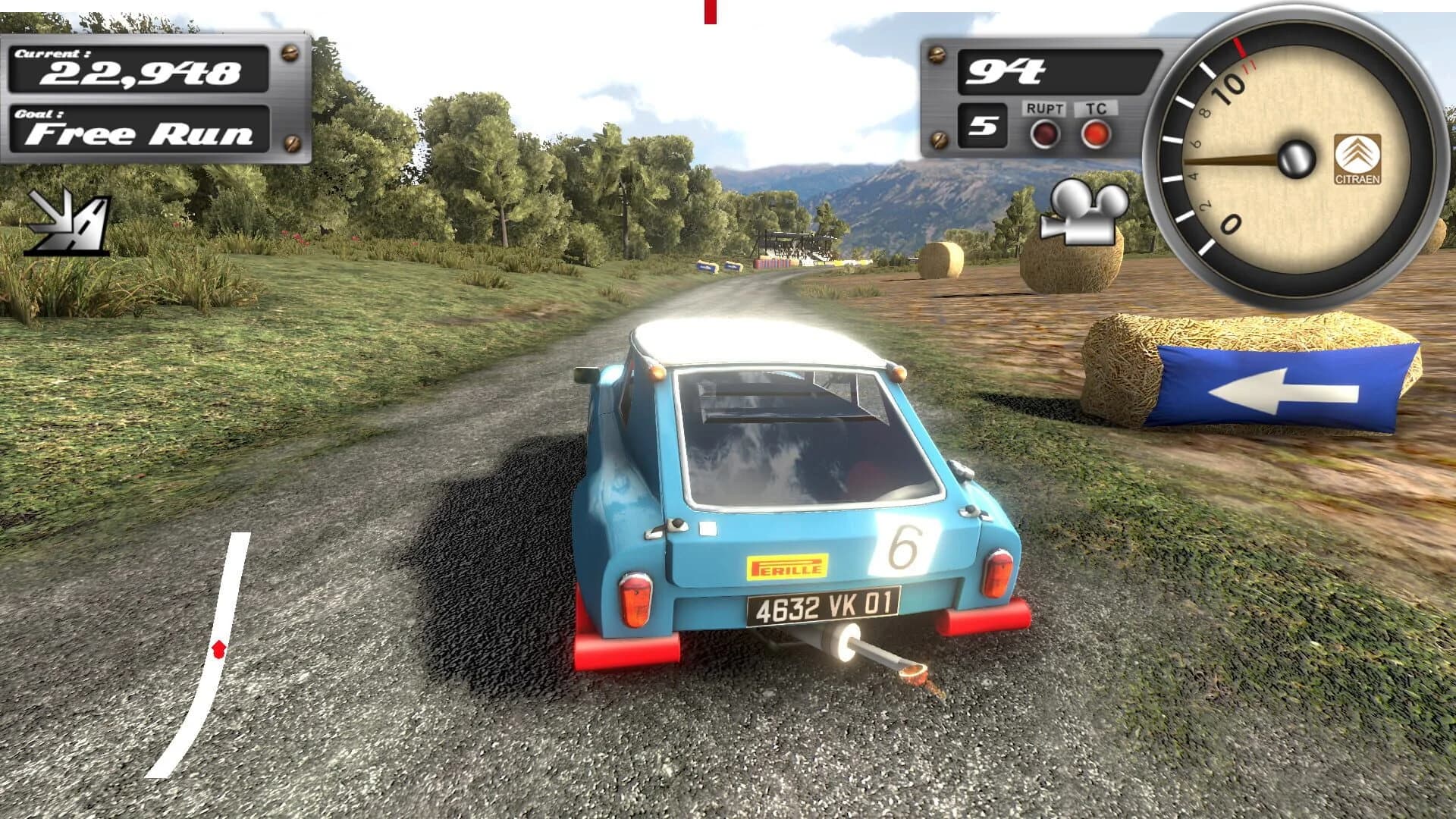This screenshot has width=1456, height=819.
Task: Click the screw on the speed panel
Action: (939, 55)
